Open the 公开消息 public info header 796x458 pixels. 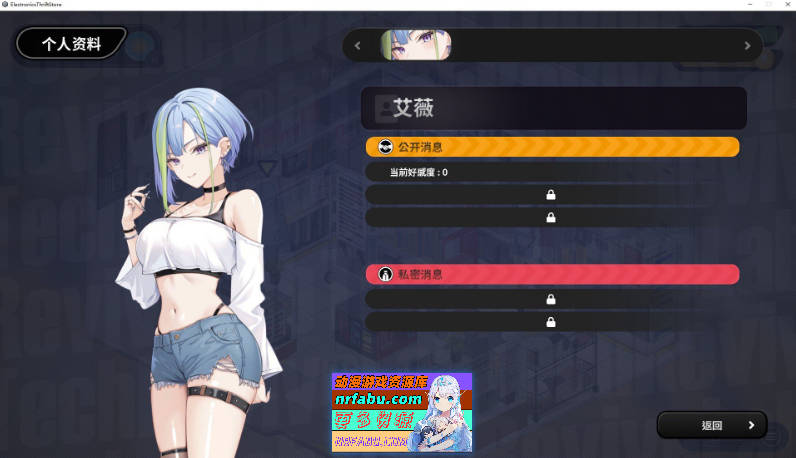coord(552,147)
